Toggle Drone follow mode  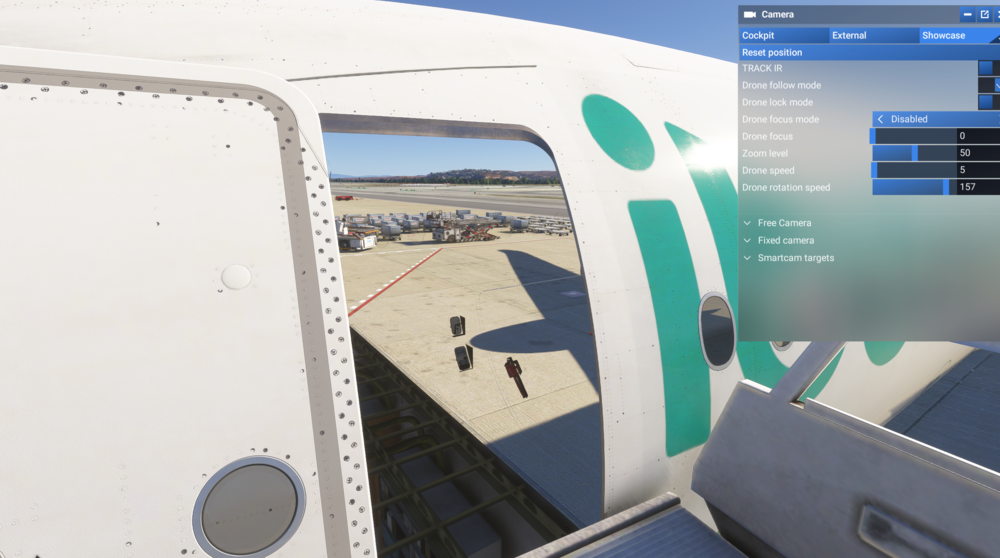point(990,85)
